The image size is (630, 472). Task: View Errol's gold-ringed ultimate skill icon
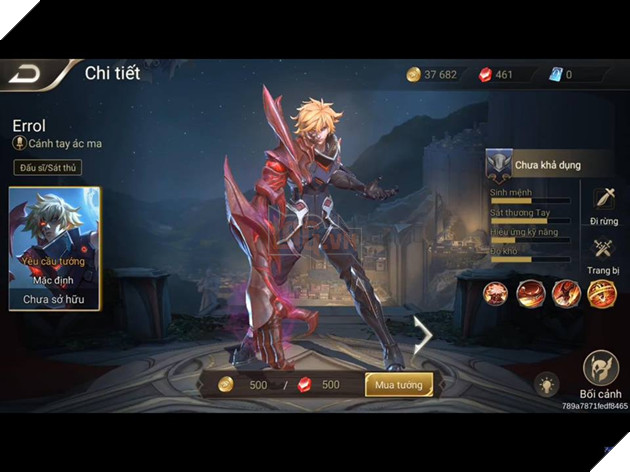(601, 293)
